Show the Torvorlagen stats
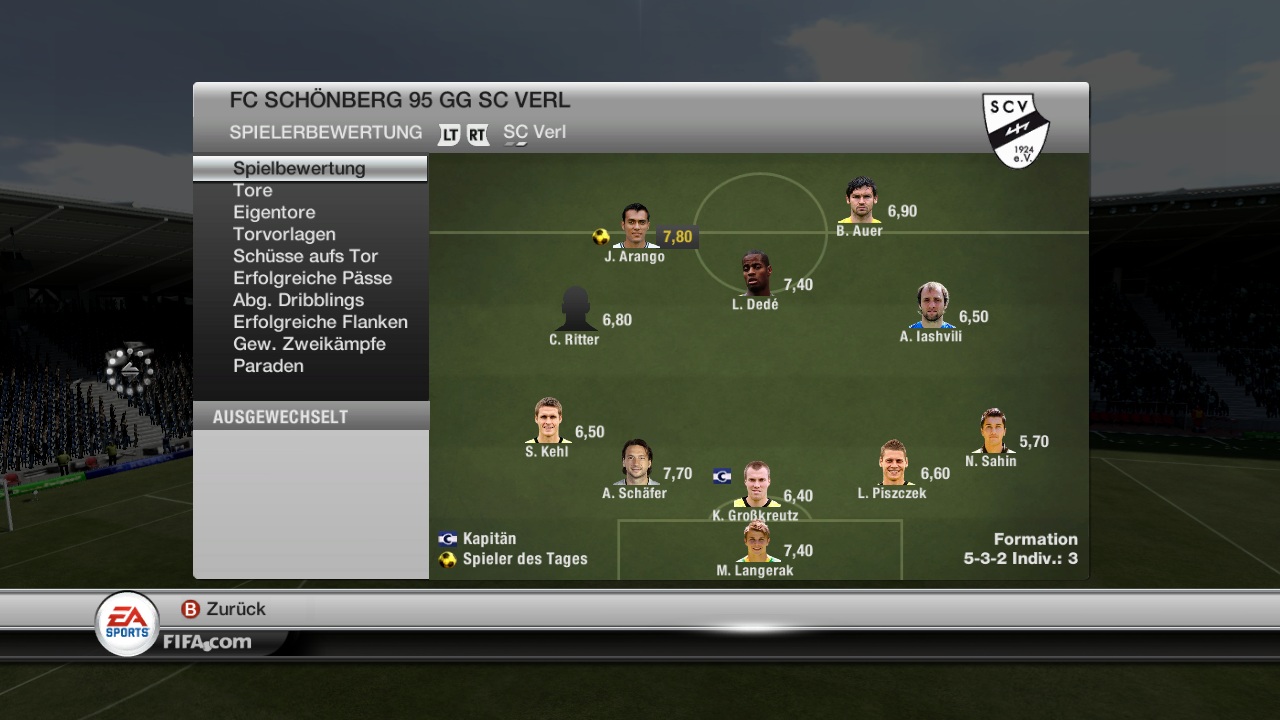Viewport: 1280px width, 720px height. click(x=284, y=234)
